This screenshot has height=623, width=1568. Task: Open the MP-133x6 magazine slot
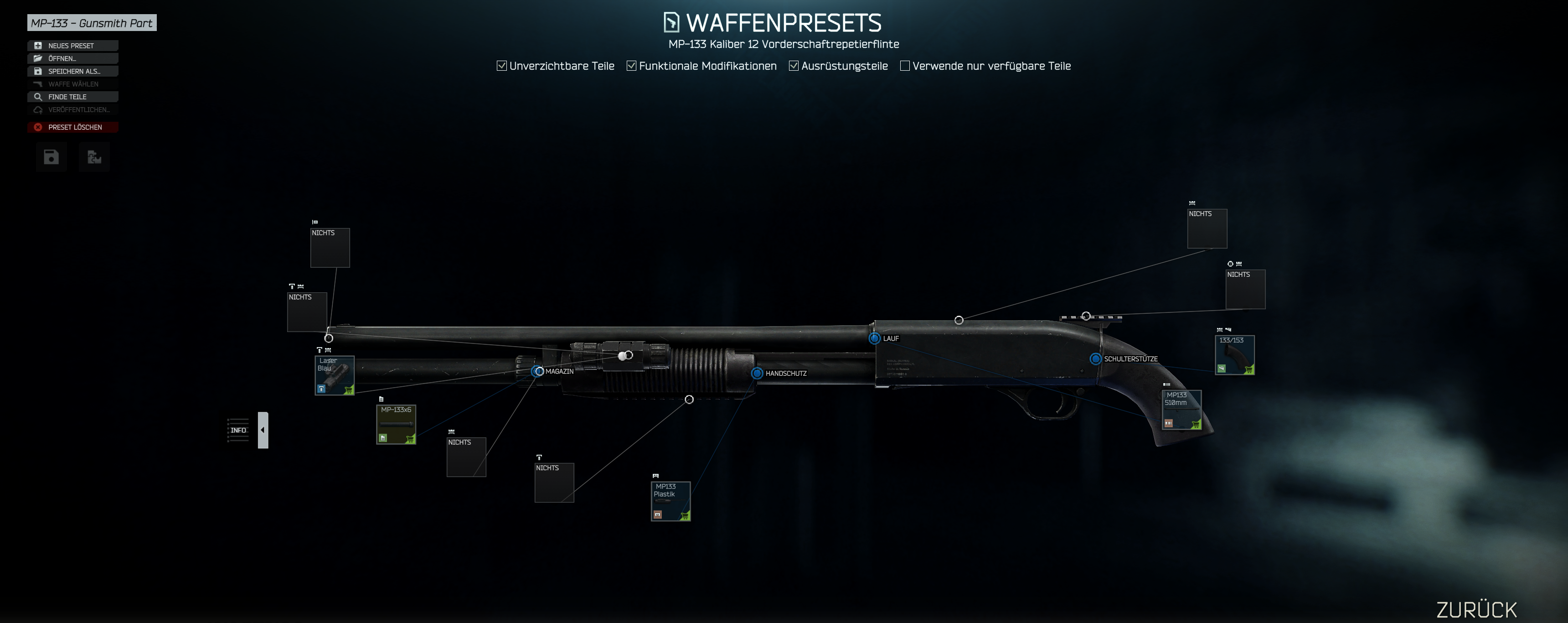click(x=396, y=425)
